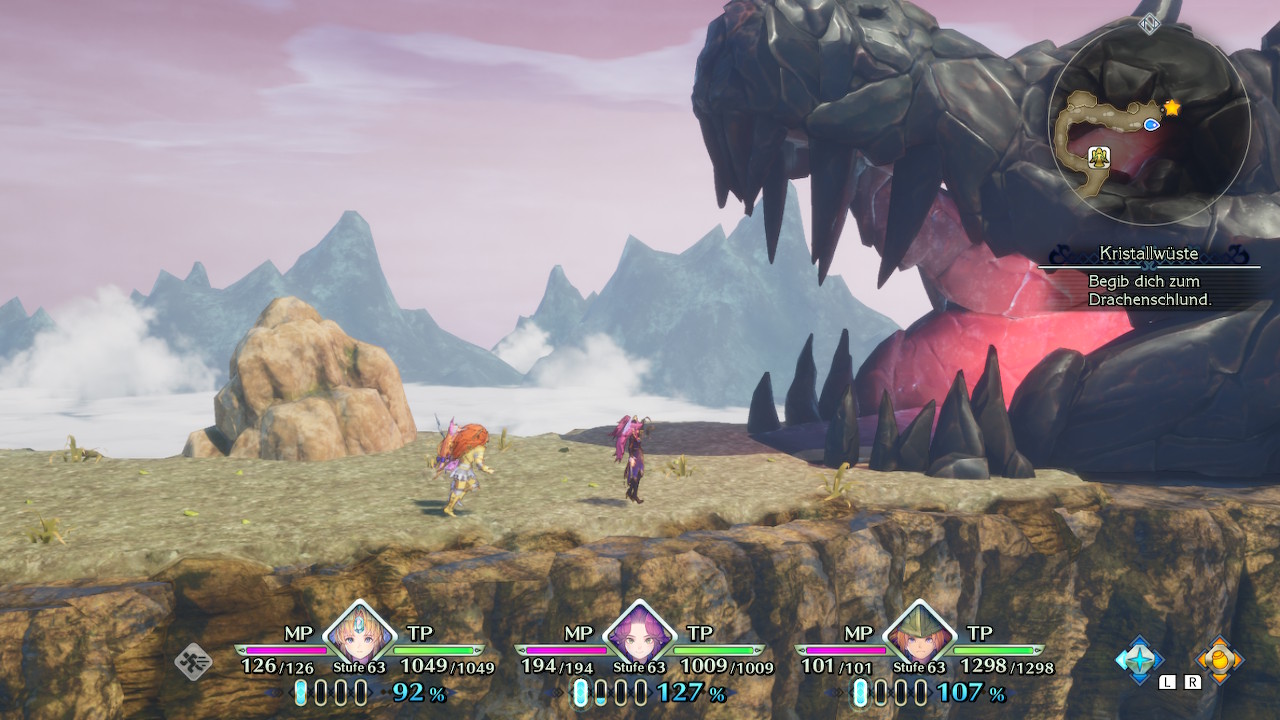Click the gold star marker on minimap
The image size is (1280, 720).
point(1171,107)
